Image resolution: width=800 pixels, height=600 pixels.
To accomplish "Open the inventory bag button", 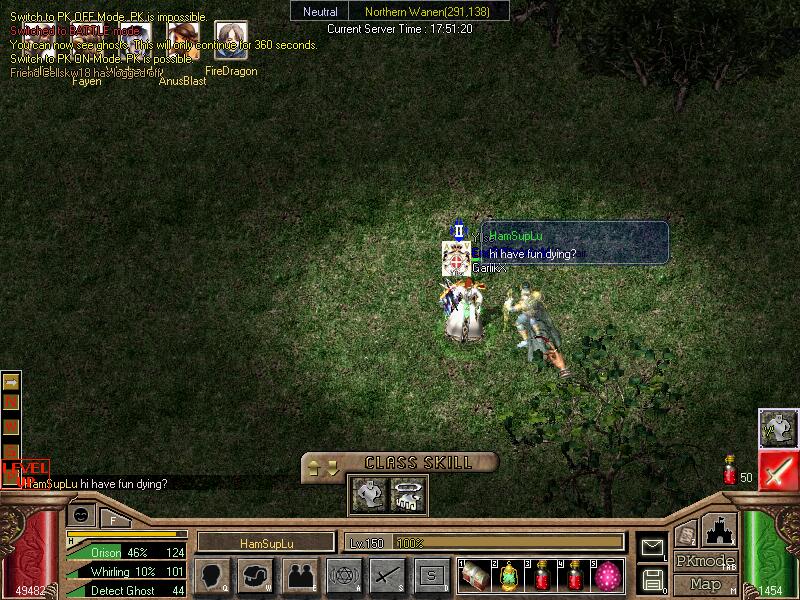I will point(255,575).
